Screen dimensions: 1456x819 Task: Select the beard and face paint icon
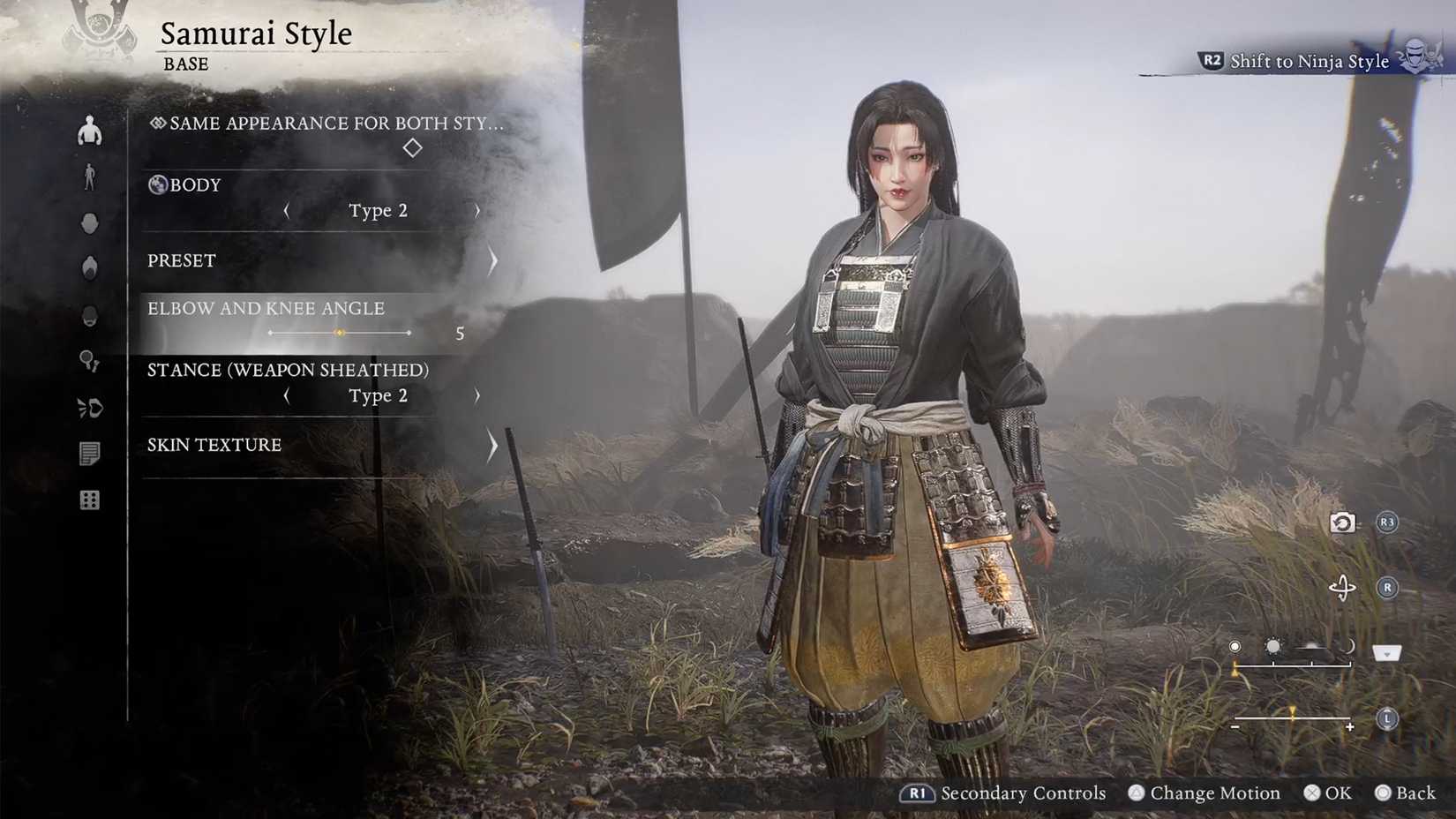[x=90, y=316]
